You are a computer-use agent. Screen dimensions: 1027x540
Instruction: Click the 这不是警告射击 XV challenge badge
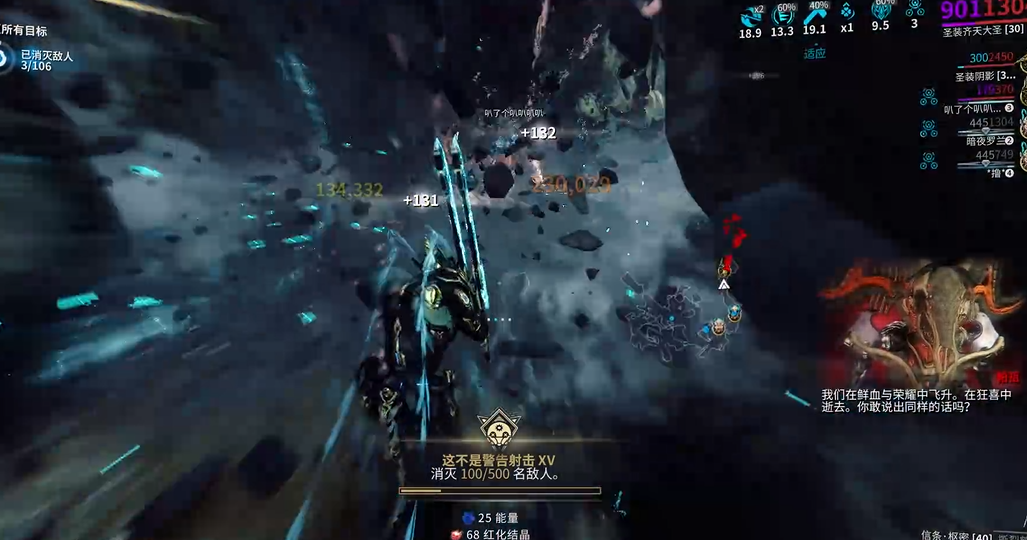coord(497,430)
